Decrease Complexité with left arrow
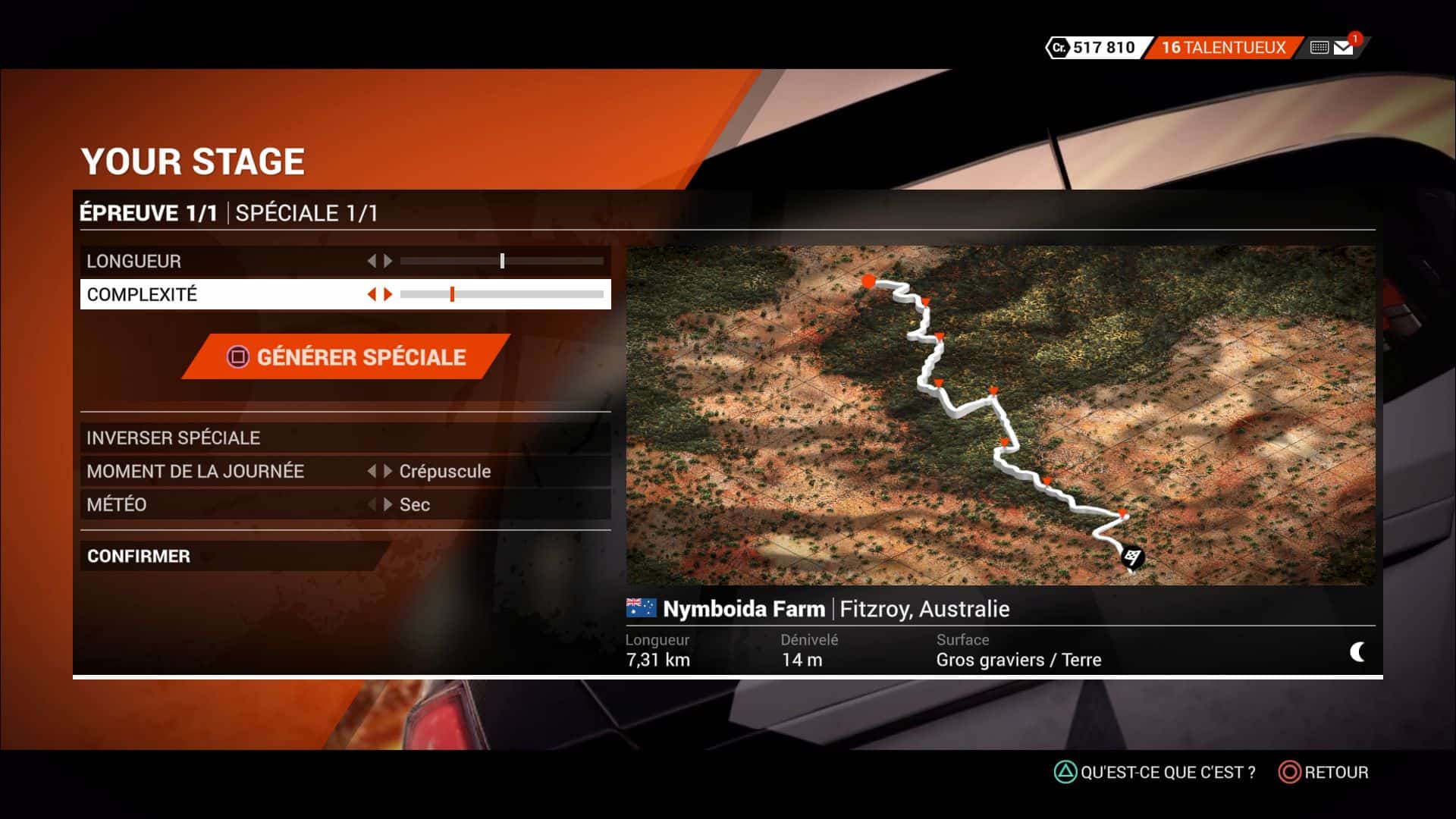 click(372, 294)
